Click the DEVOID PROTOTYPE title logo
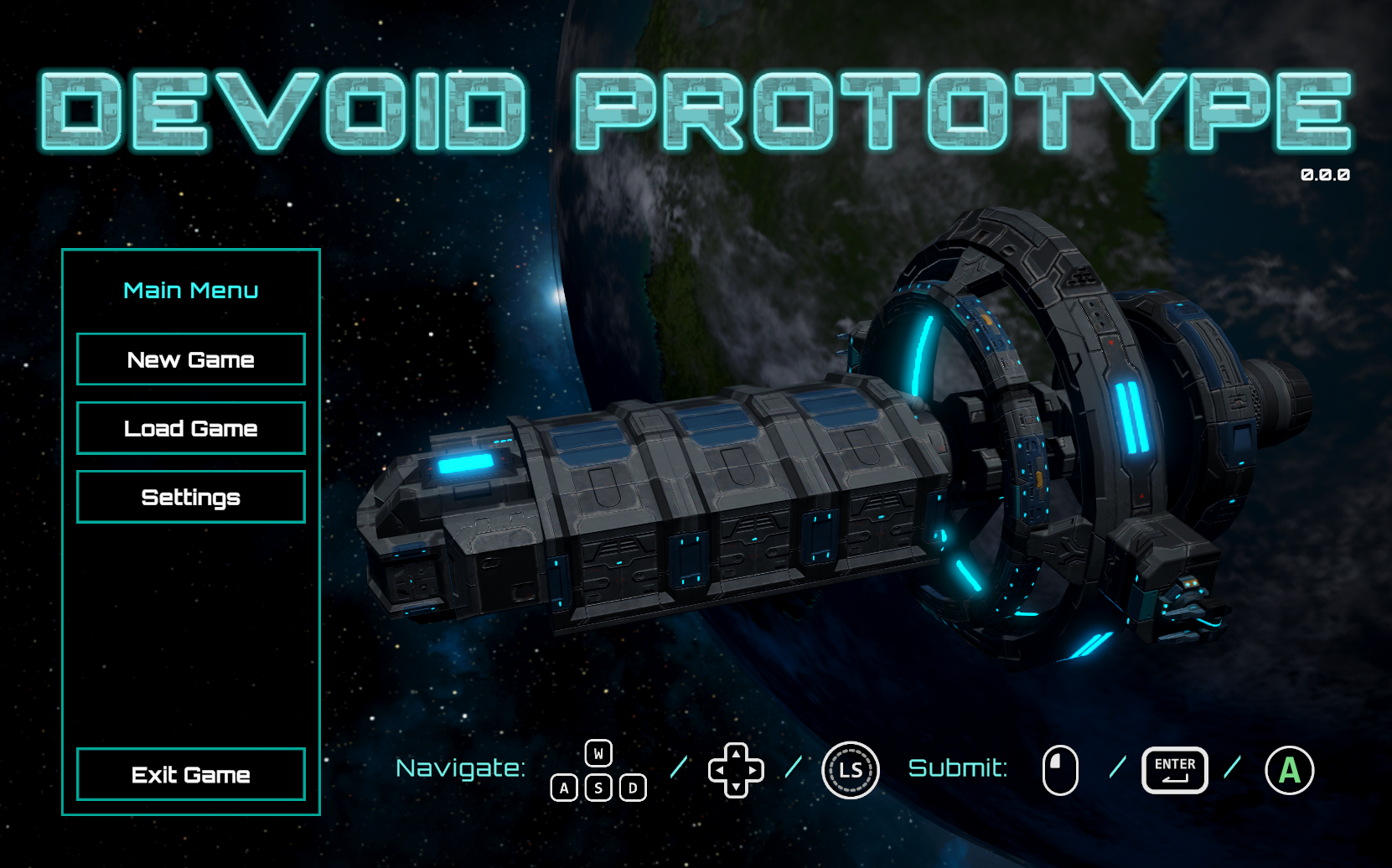This screenshot has height=868, width=1392. coord(696,109)
